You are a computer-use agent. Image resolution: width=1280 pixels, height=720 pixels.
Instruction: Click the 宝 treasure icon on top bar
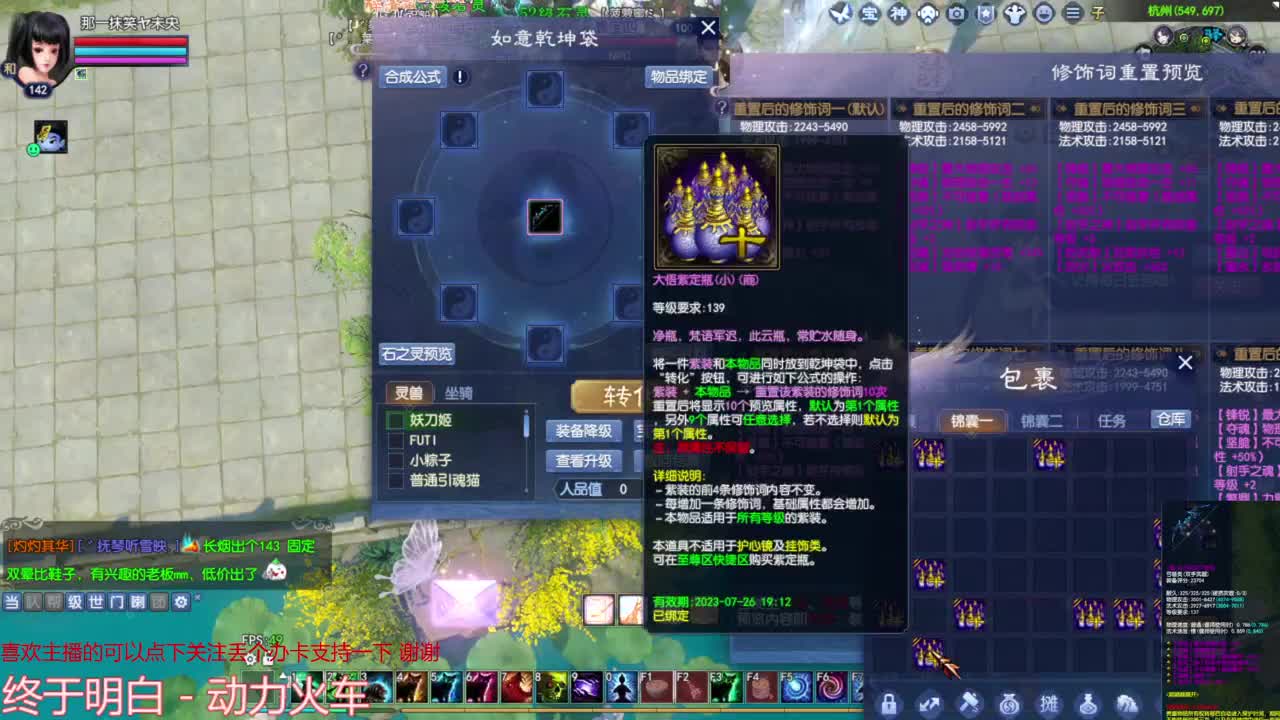(868, 13)
